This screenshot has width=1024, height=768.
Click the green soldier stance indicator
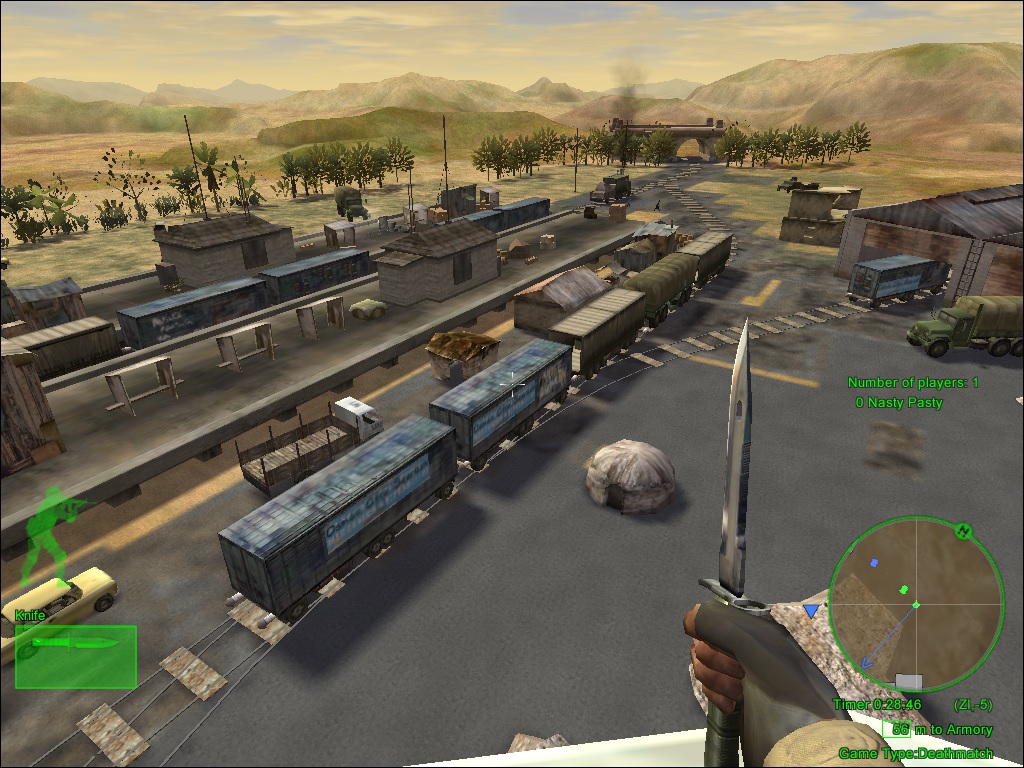tap(48, 534)
